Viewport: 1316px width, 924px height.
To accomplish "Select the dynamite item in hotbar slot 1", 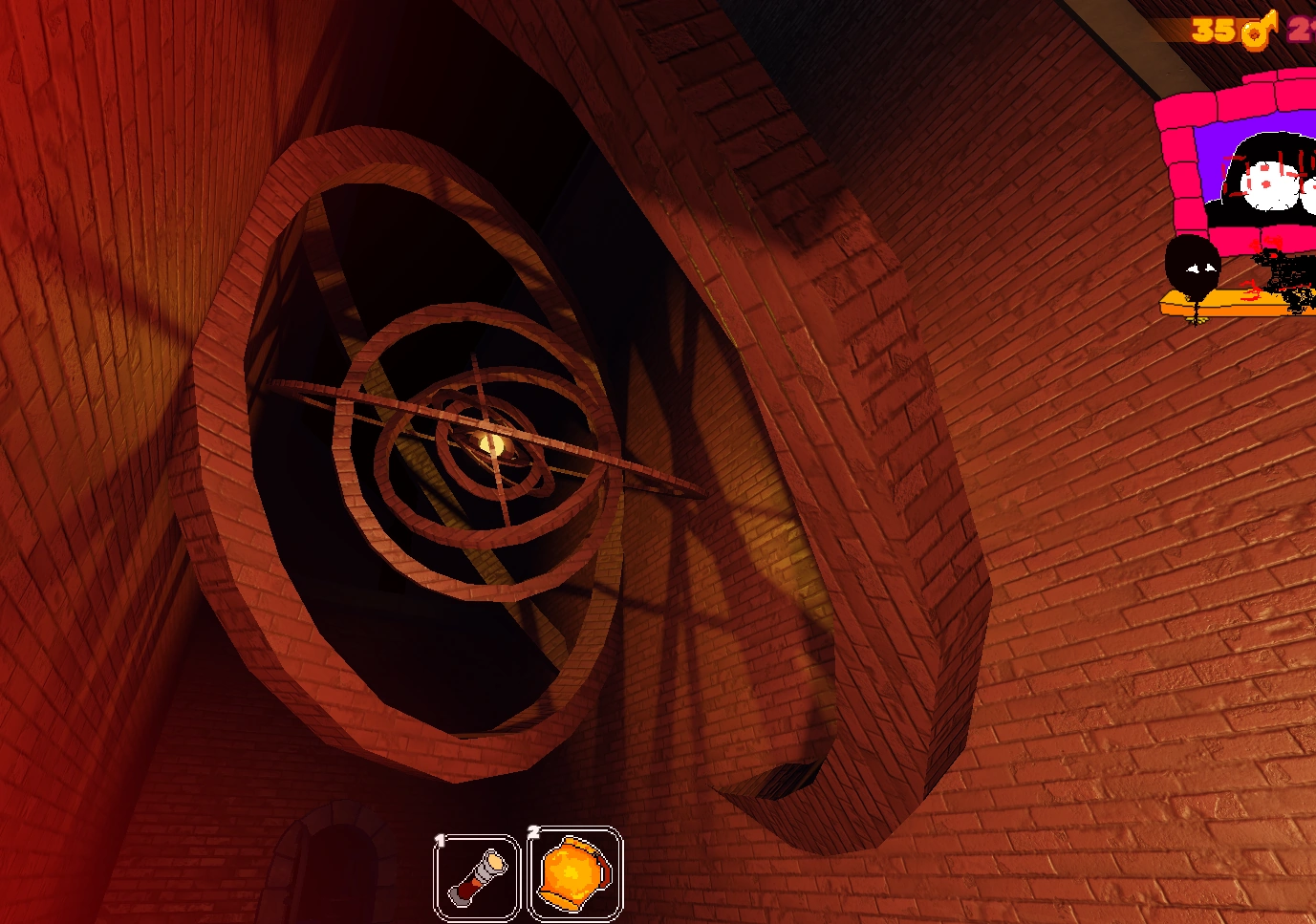I will (x=477, y=875).
